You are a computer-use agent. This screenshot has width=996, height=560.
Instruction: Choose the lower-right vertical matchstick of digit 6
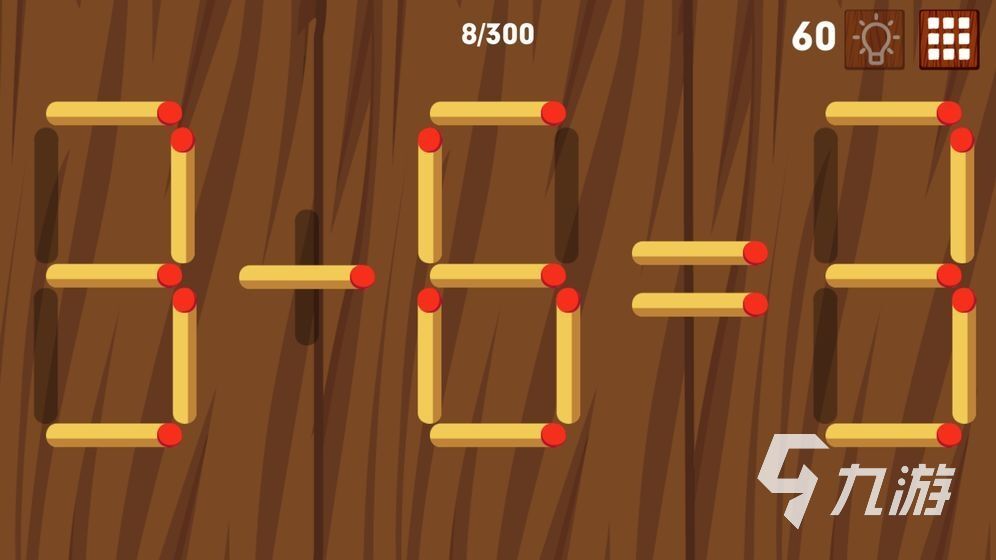click(568, 355)
